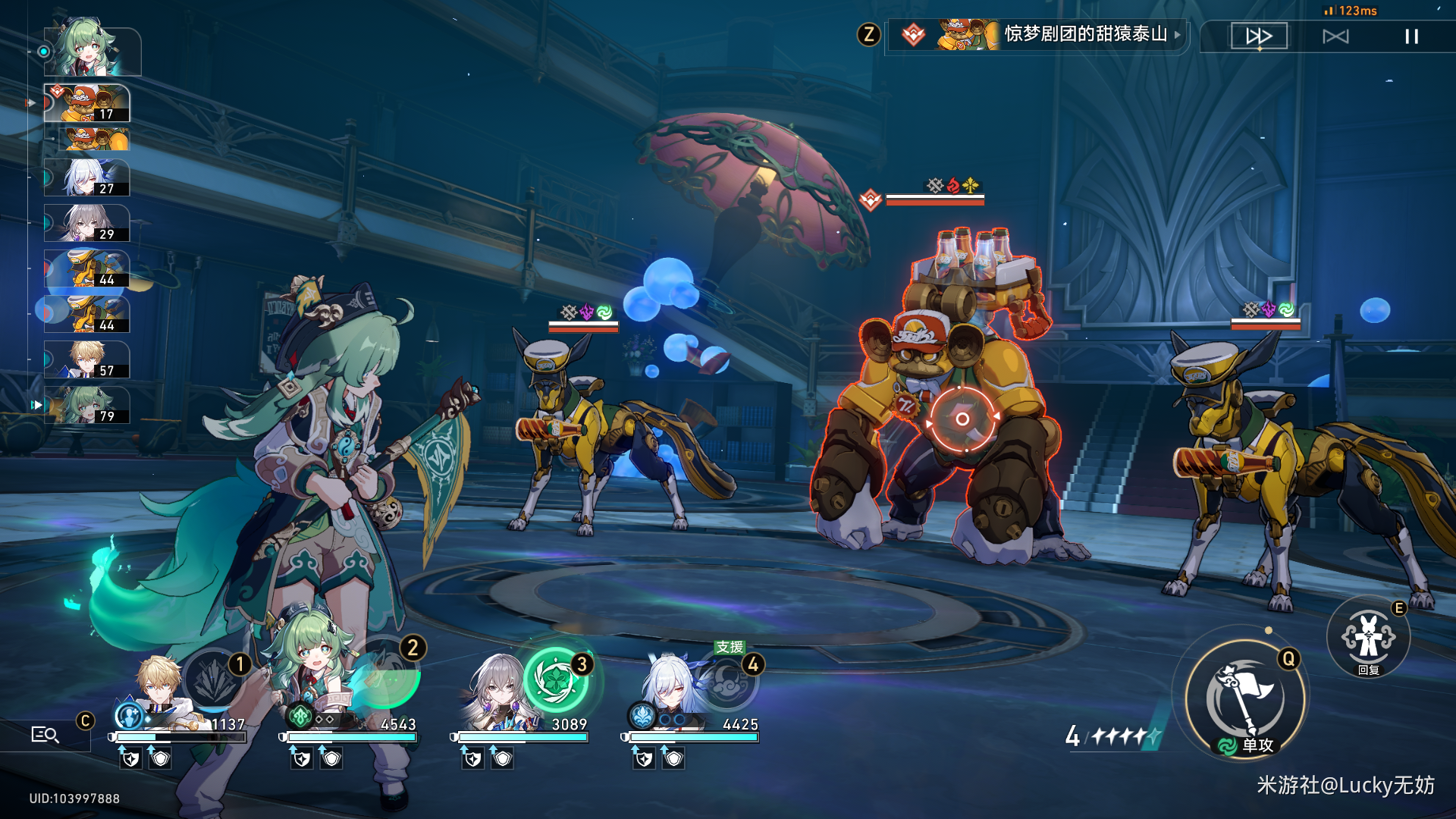Trigger the glowing green ultimate (3)
The image size is (1456, 819).
pyautogui.click(x=557, y=679)
